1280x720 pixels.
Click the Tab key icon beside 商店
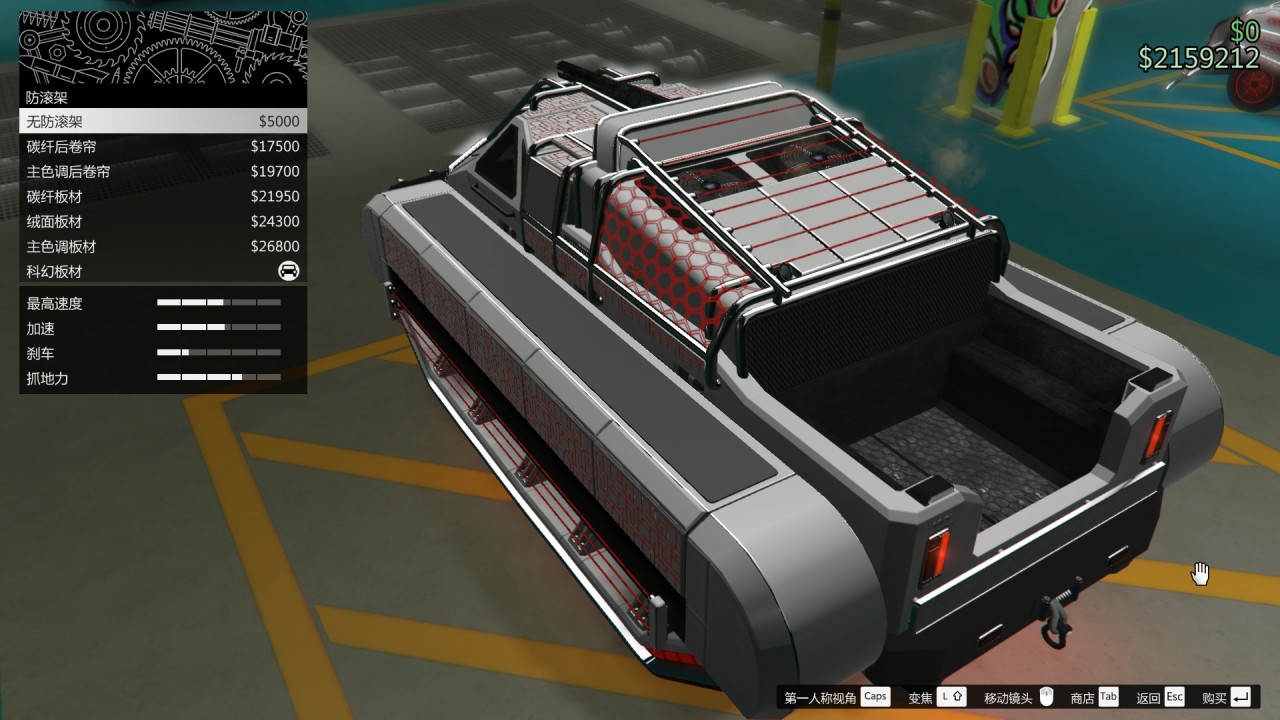pos(1107,696)
